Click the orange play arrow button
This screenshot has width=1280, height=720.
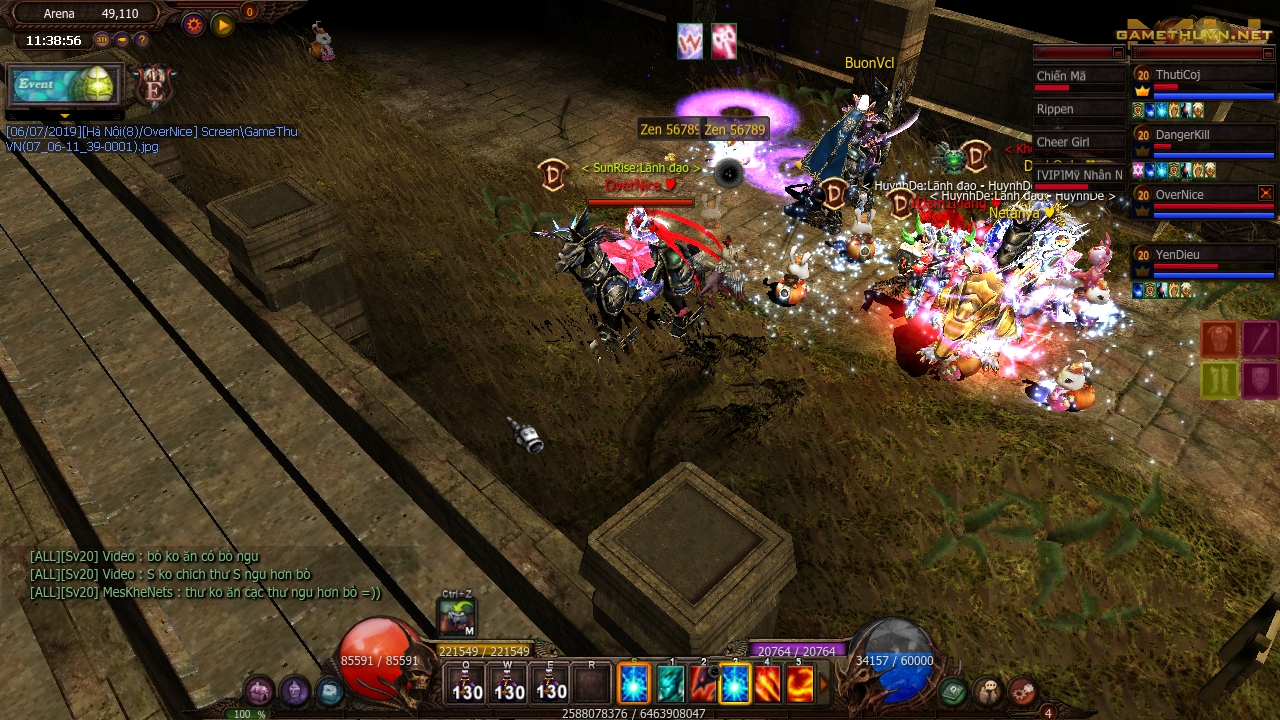(x=223, y=24)
